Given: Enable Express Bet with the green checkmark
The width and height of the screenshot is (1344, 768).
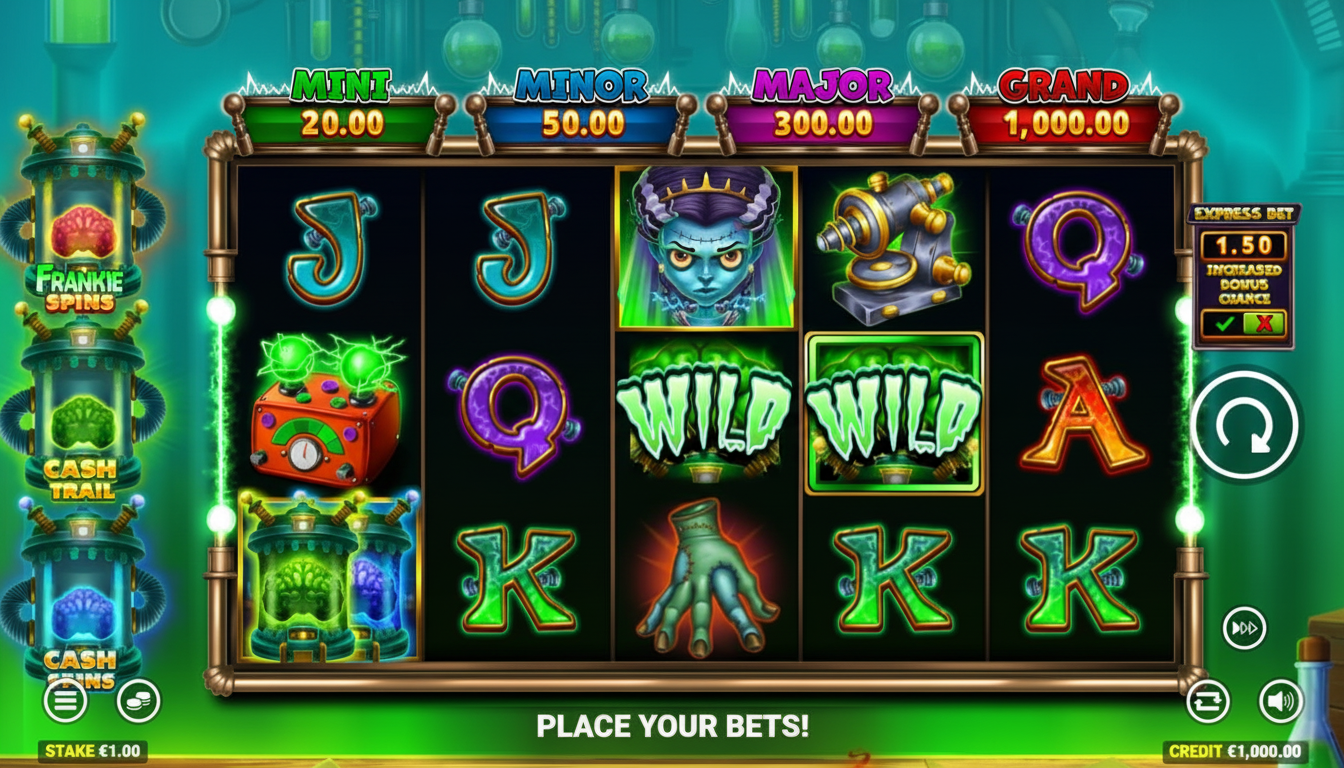Looking at the screenshot, I should 1223,325.
